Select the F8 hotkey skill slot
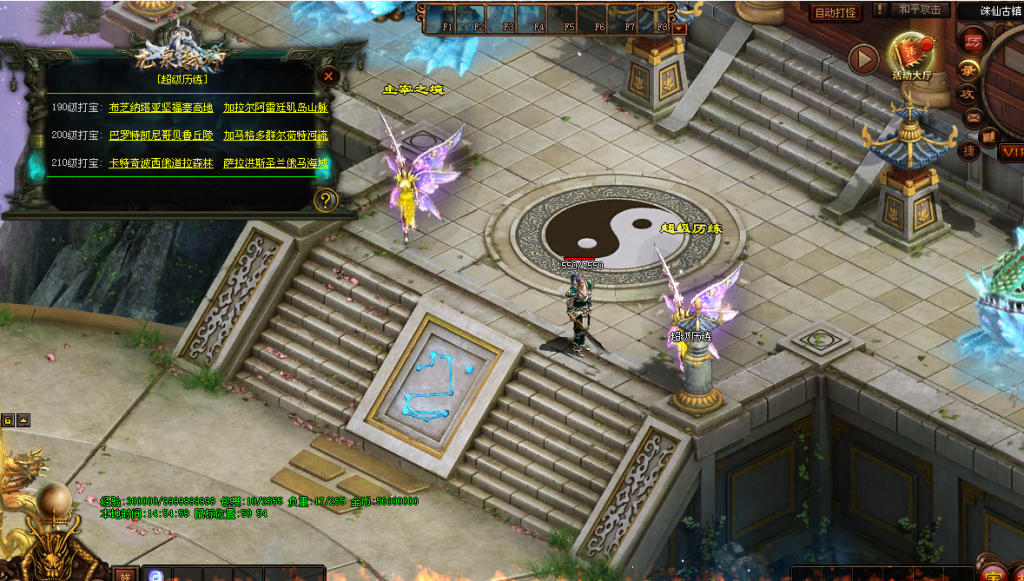1024x581 pixels. pos(660,21)
